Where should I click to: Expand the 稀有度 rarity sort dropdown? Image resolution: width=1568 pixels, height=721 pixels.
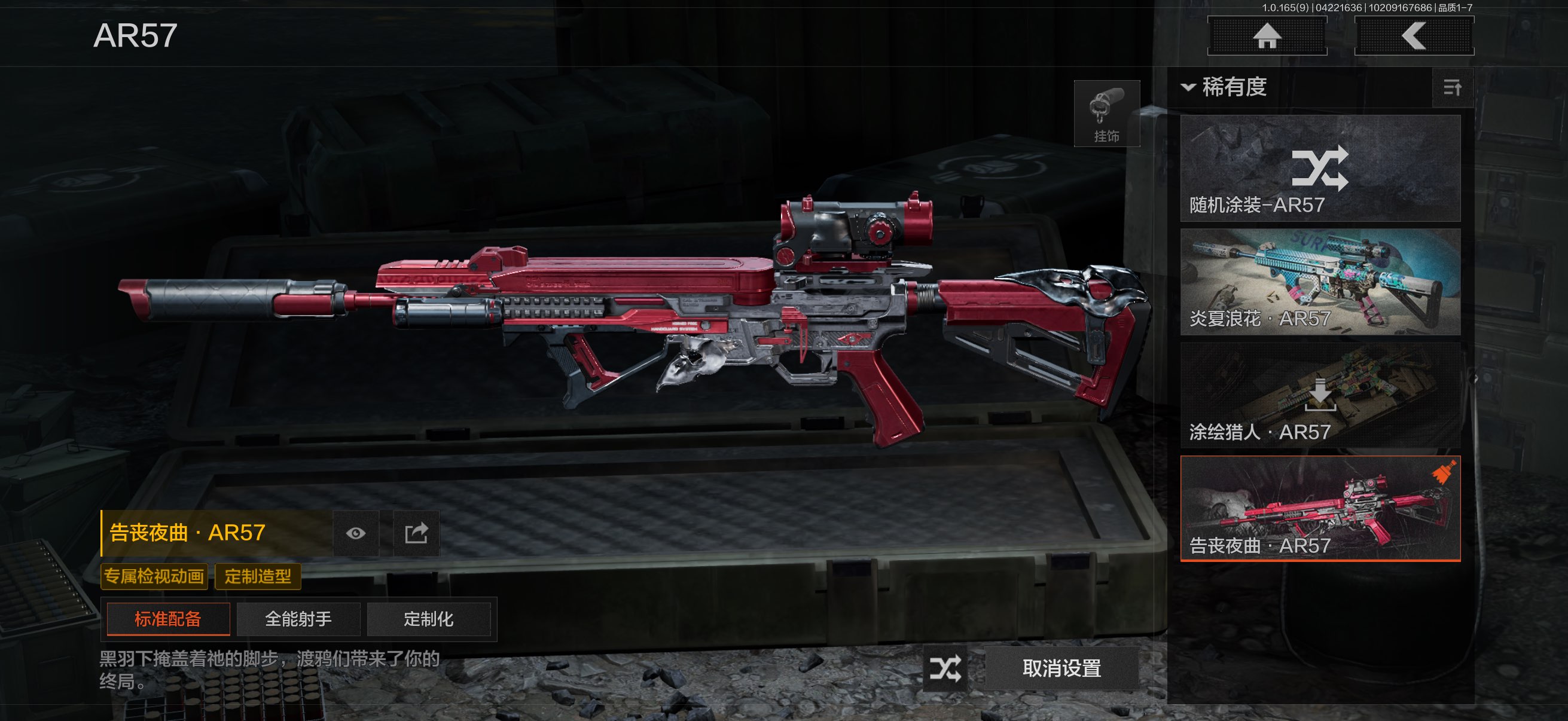click(1225, 87)
